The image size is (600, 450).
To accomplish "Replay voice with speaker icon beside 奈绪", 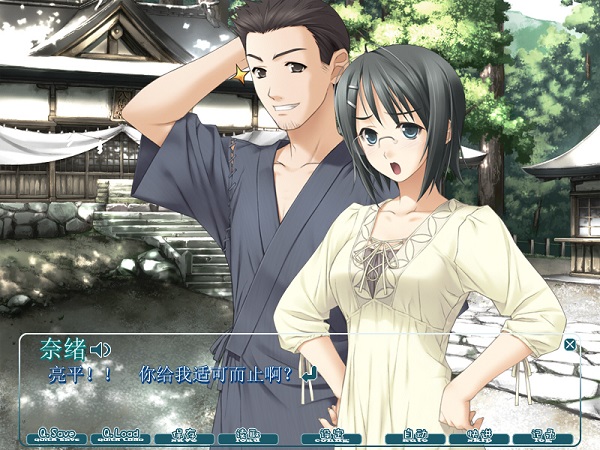I will coord(99,349).
